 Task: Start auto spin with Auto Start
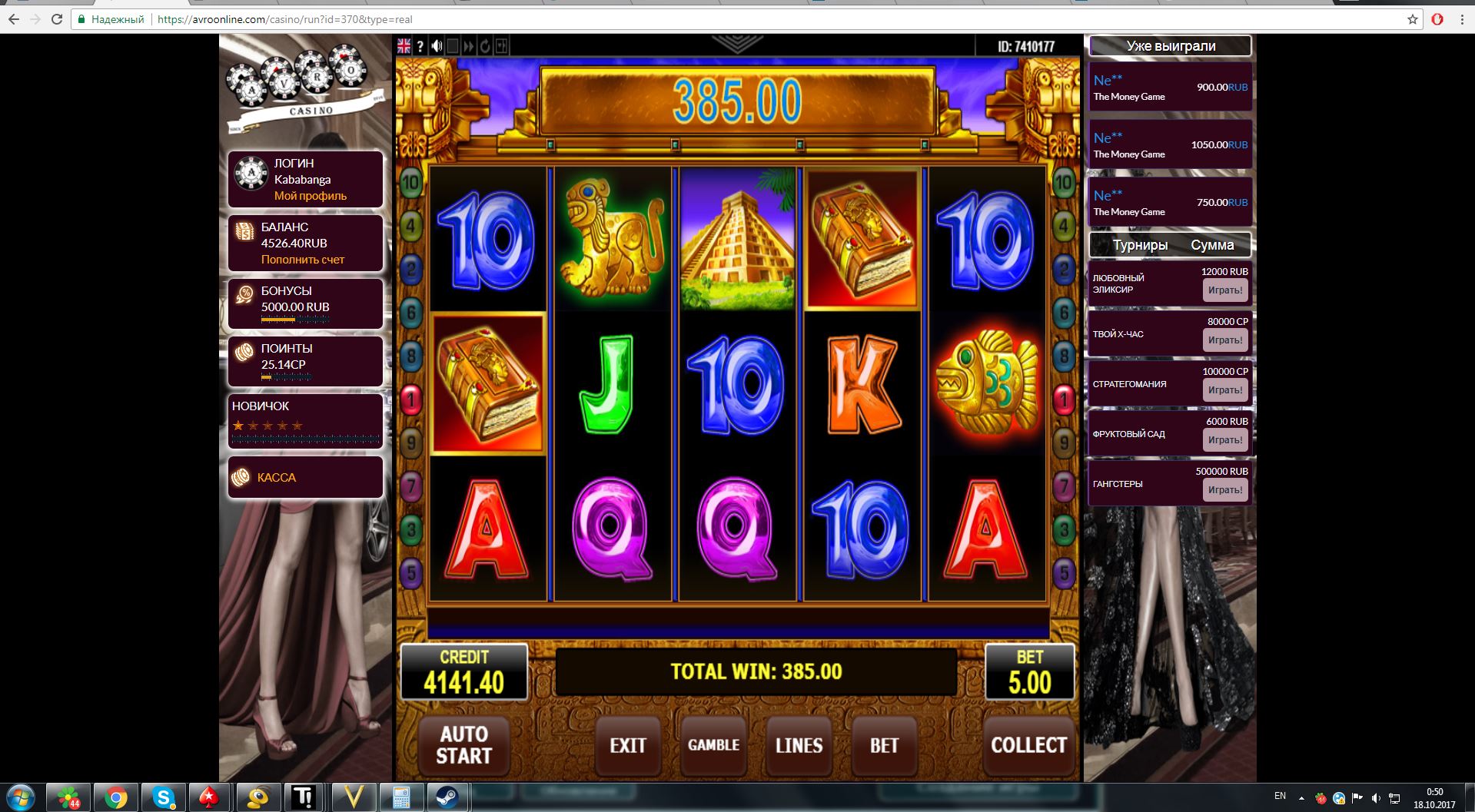tap(463, 745)
